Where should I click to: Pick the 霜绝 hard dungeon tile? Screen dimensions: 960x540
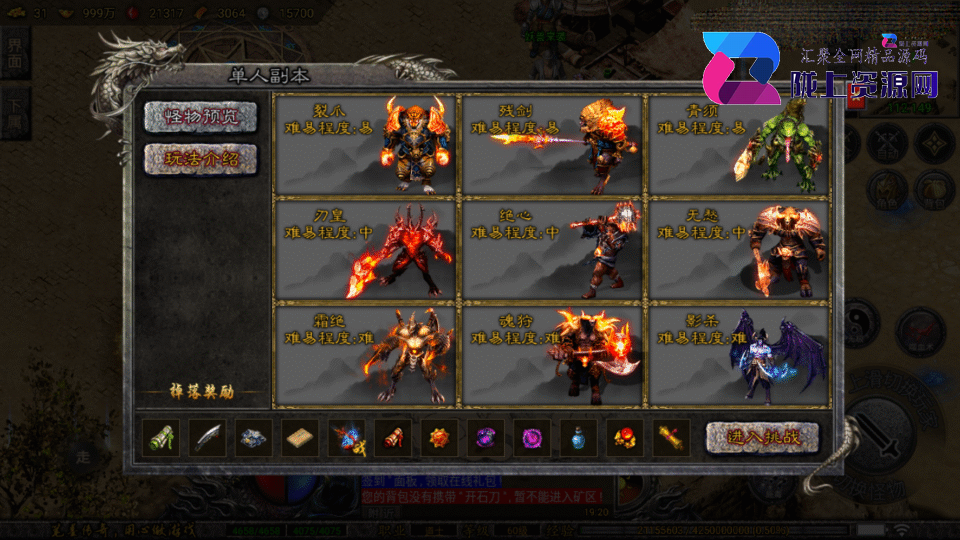364,353
